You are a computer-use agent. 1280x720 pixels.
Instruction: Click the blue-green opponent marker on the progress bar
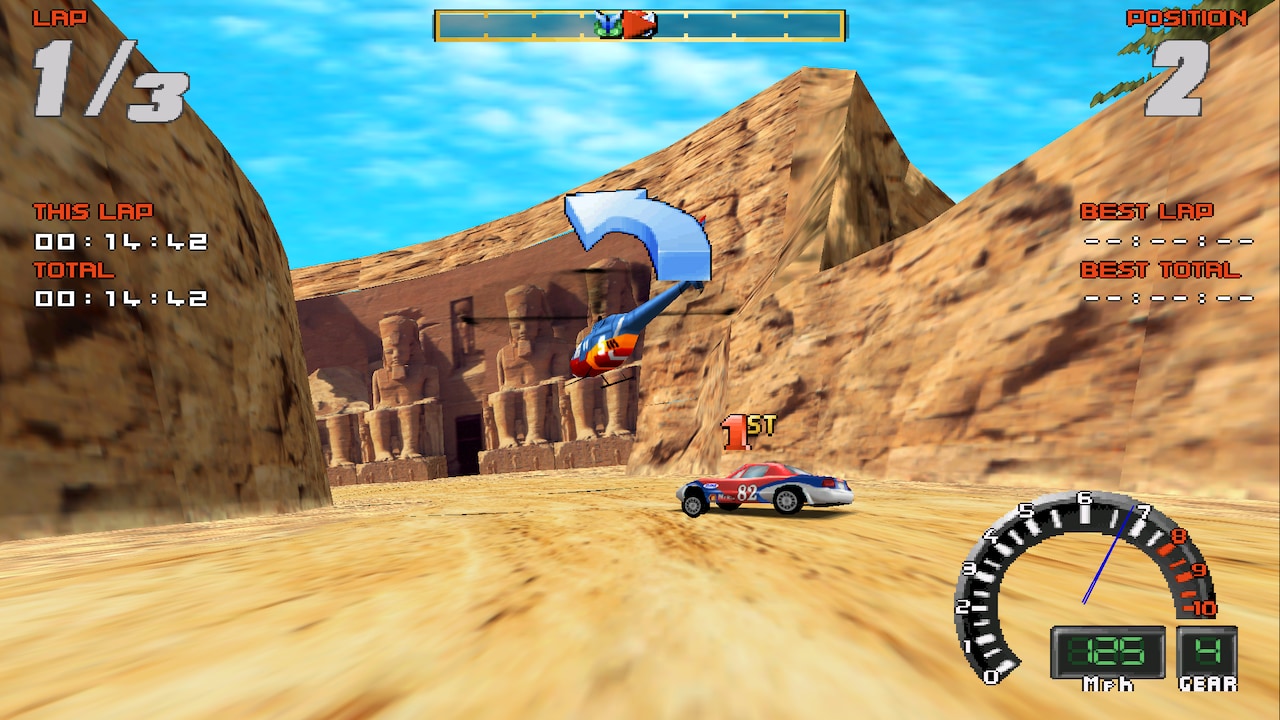coord(605,23)
